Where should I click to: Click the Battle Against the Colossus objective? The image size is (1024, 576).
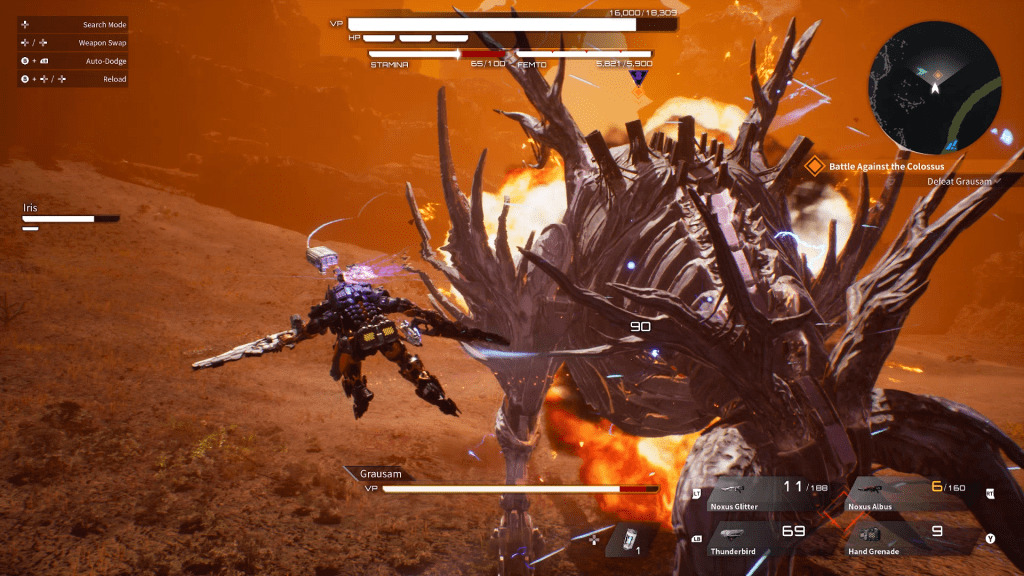tap(886, 166)
